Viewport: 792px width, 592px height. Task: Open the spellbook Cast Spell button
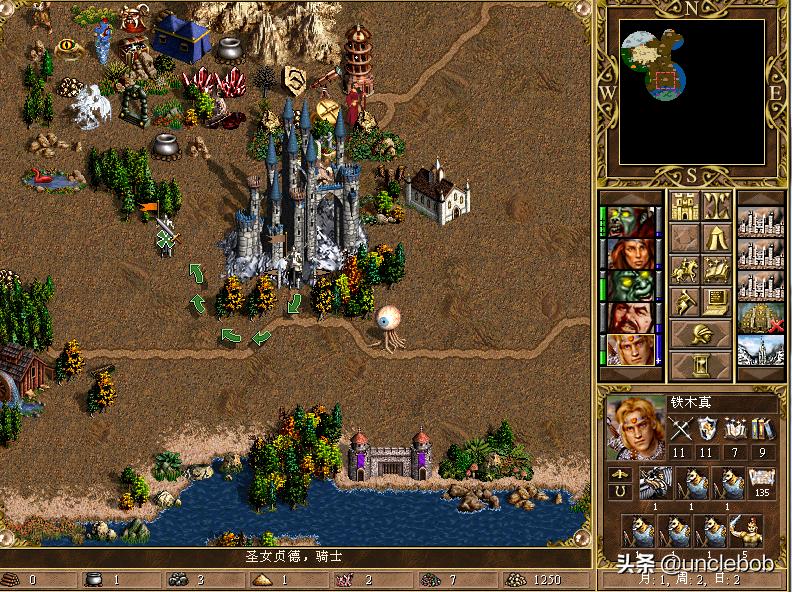click(715, 269)
